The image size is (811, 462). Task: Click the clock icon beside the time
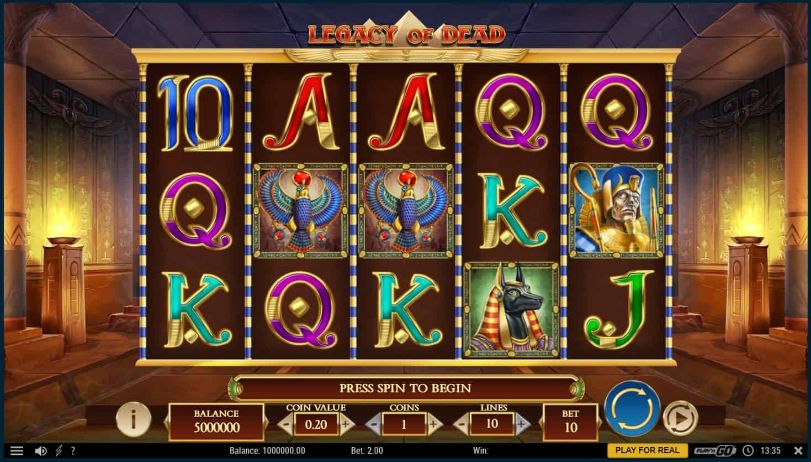coord(748,451)
